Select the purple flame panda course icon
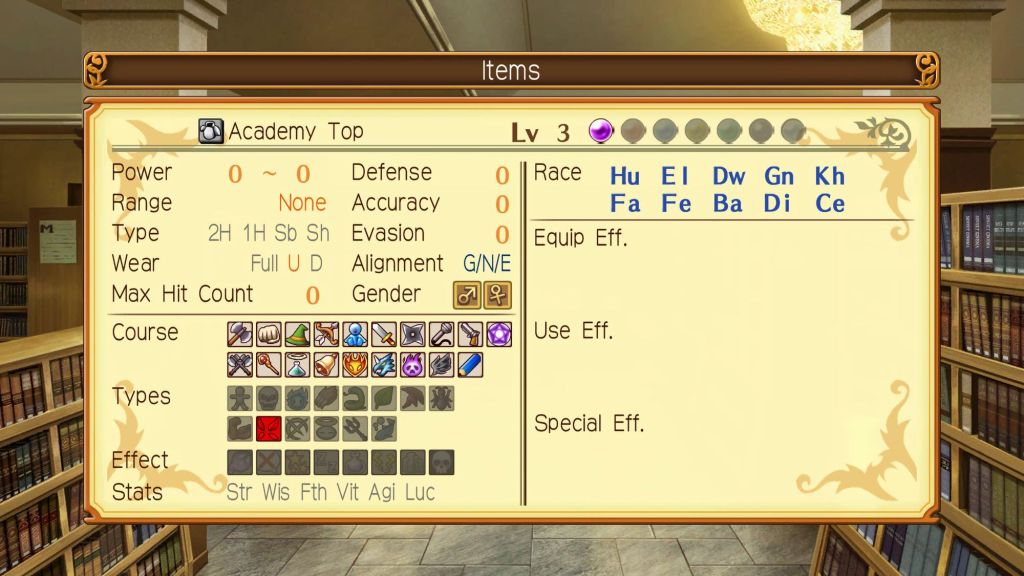1024x576 pixels. tap(413, 364)
